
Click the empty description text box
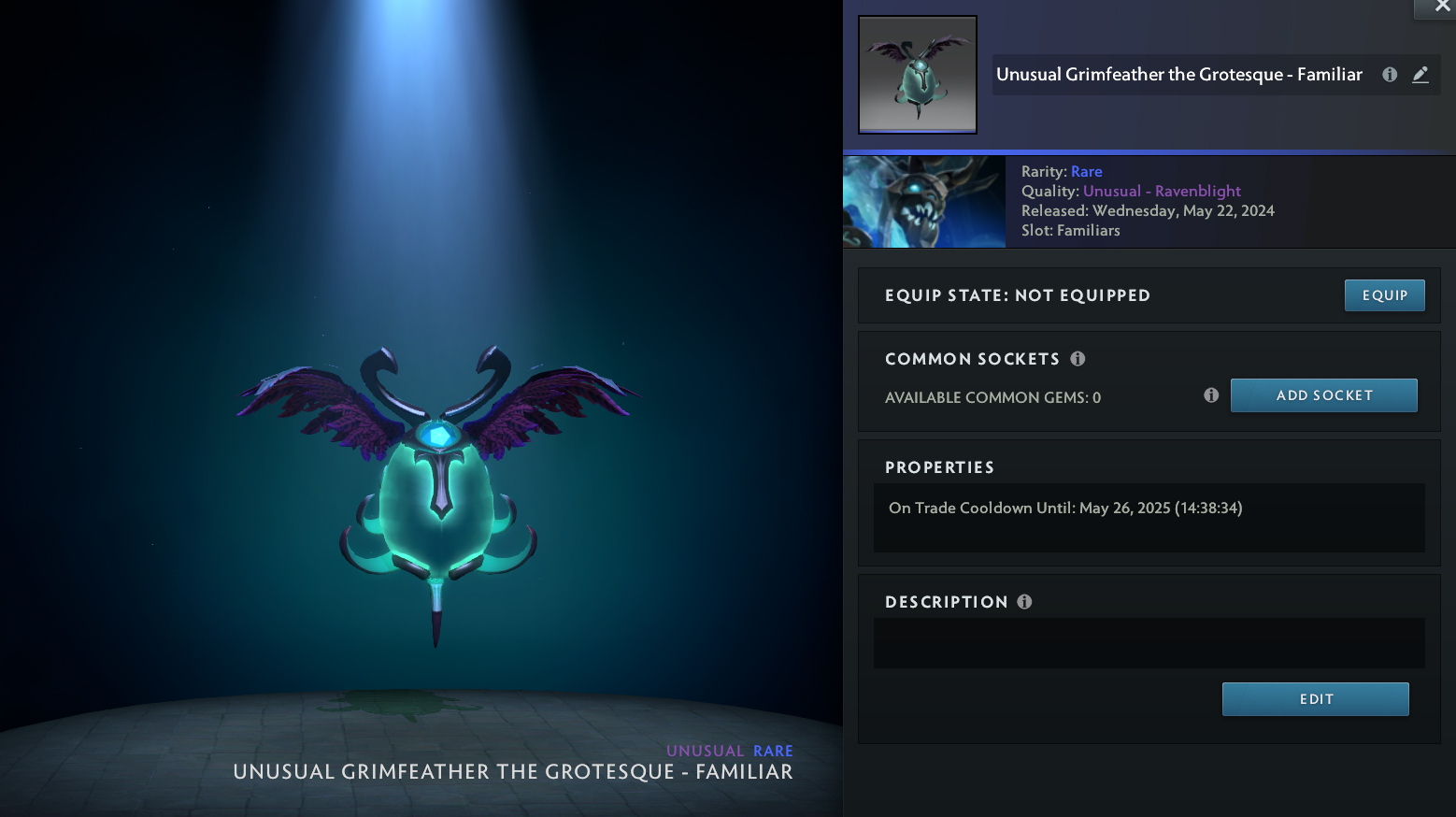(1149, 643)
